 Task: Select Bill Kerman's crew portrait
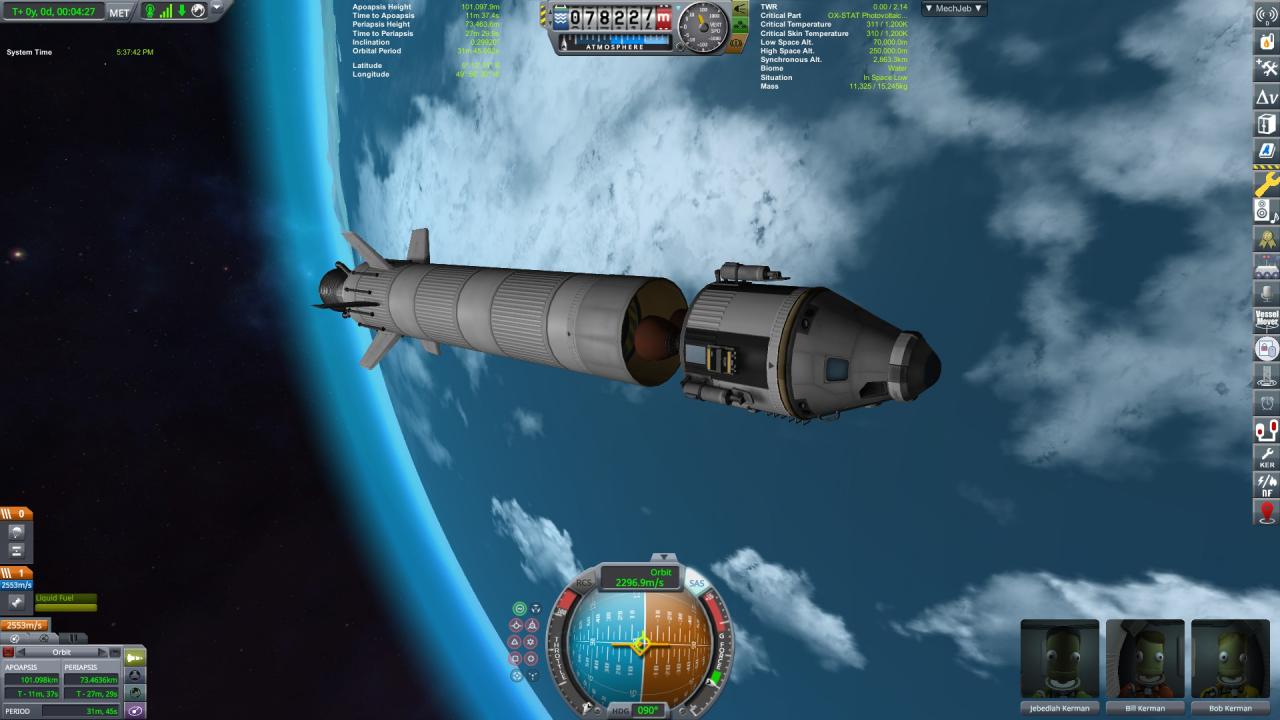[x=1145, y=660]
